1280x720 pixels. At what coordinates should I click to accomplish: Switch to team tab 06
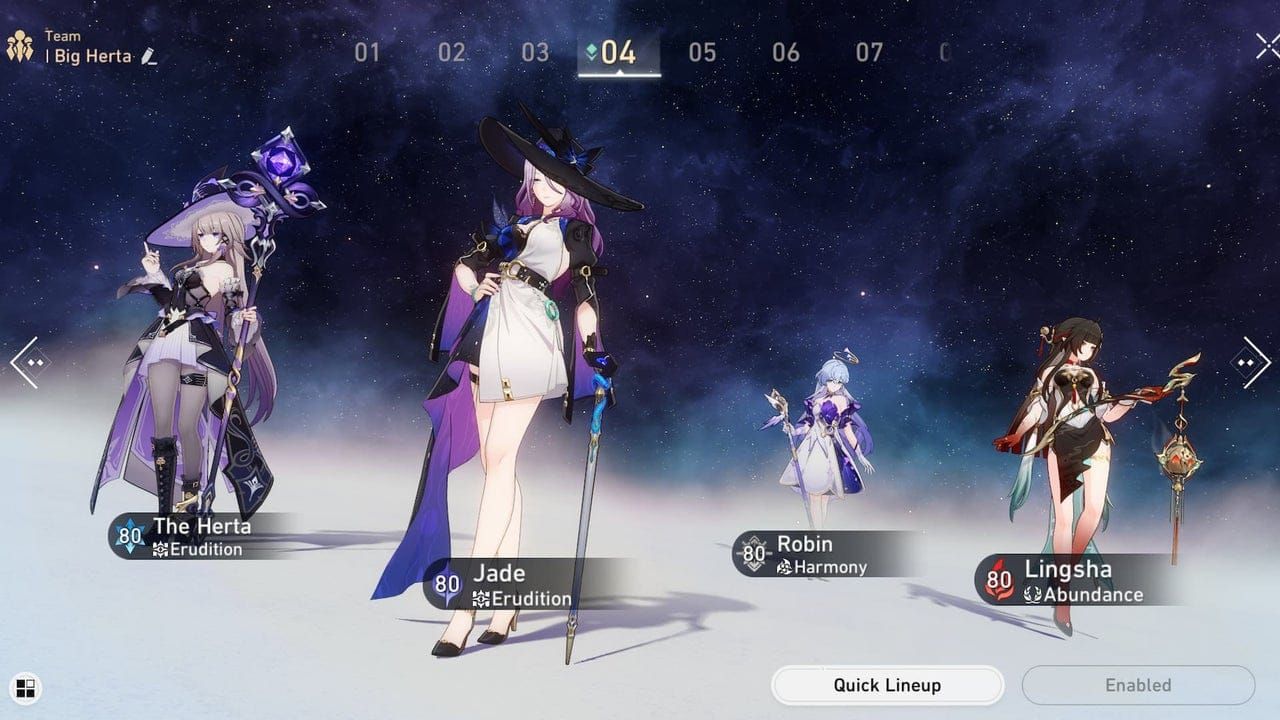(x=786, y=52)
